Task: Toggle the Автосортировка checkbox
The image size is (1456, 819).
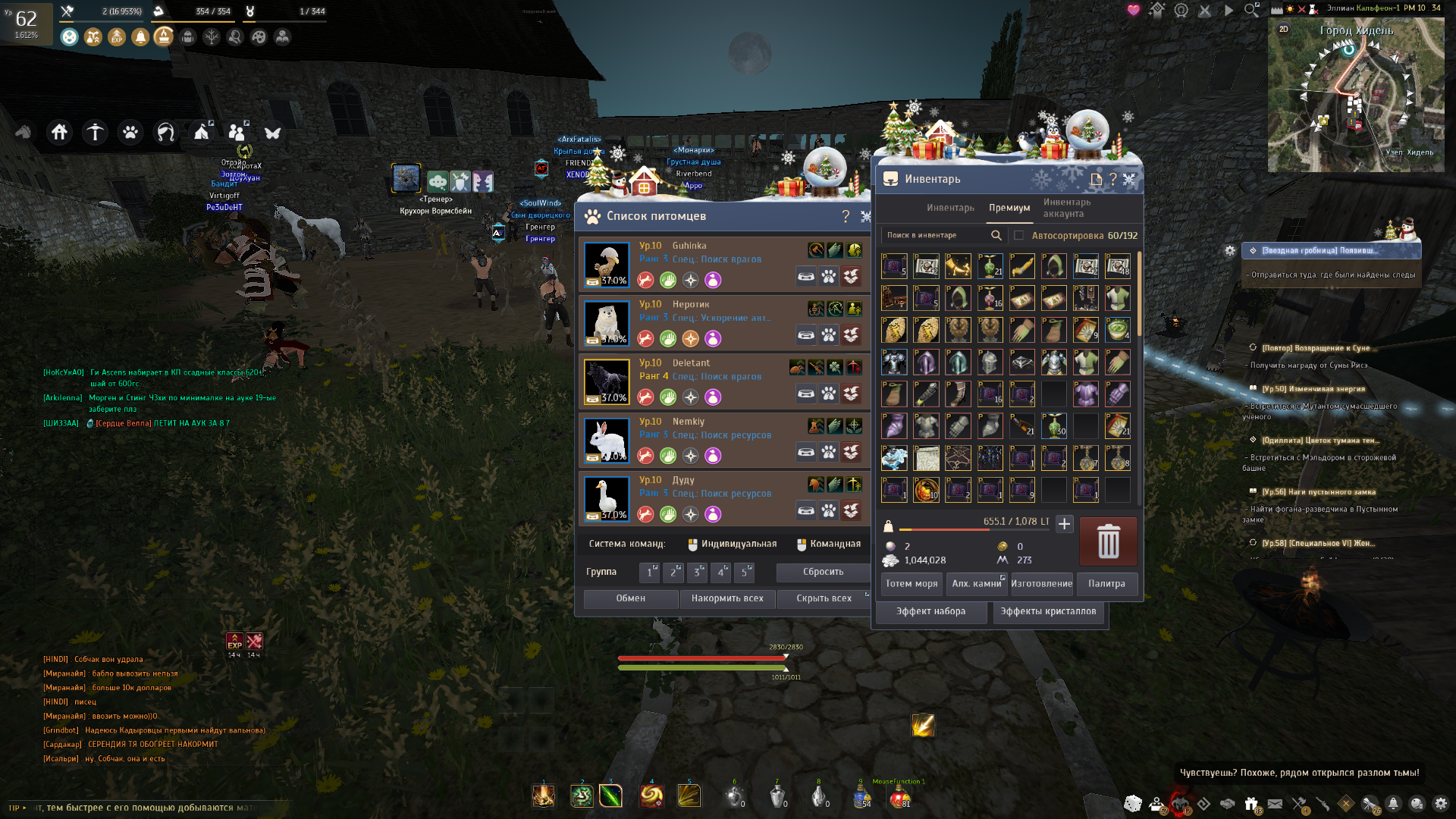Action: [x=1019, y=235]
